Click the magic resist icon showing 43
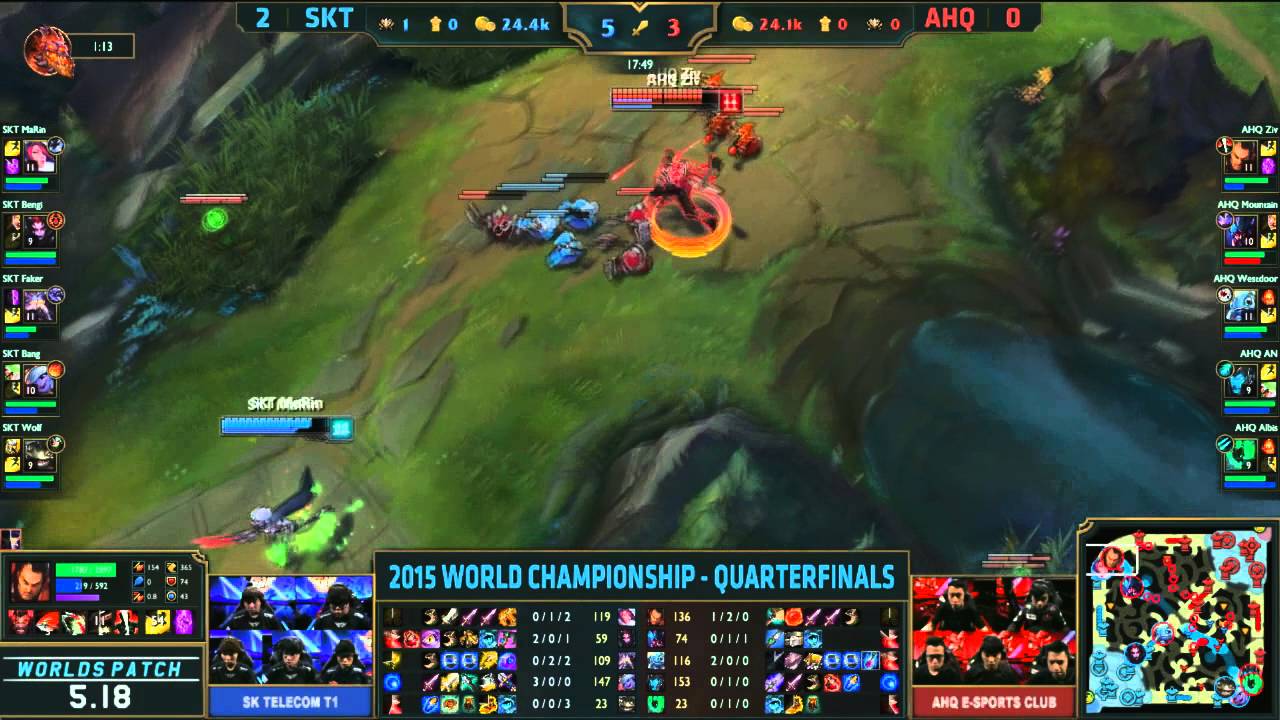Image resolution: width=1280 pixels, height=720 pixels. (172, 595)
